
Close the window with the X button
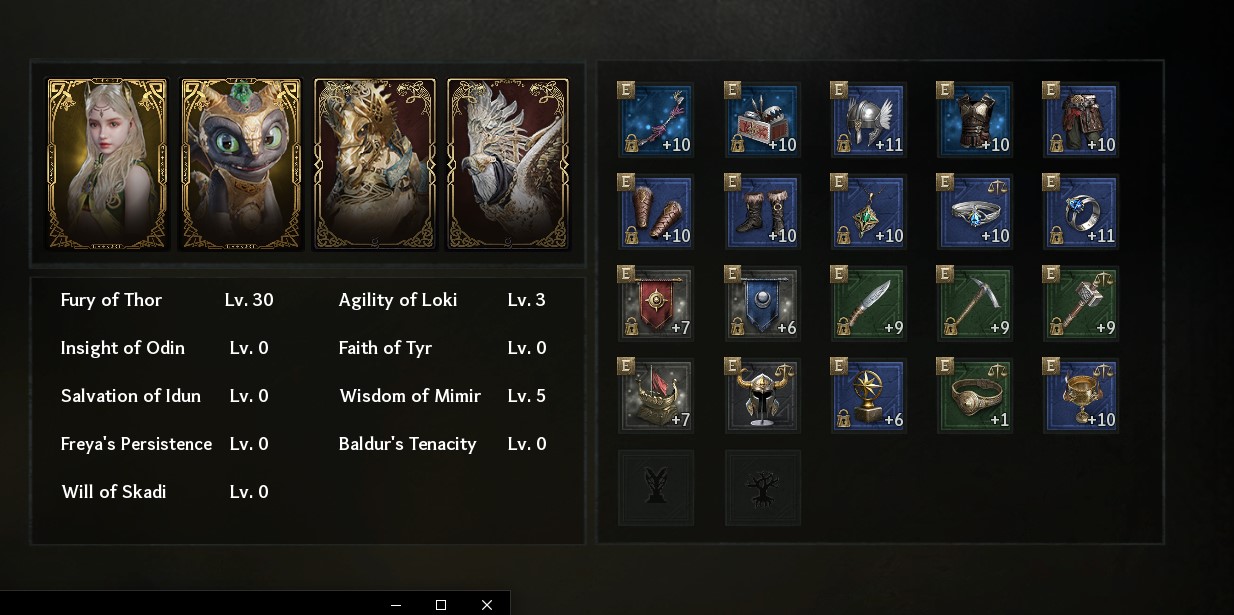[487, 605]
